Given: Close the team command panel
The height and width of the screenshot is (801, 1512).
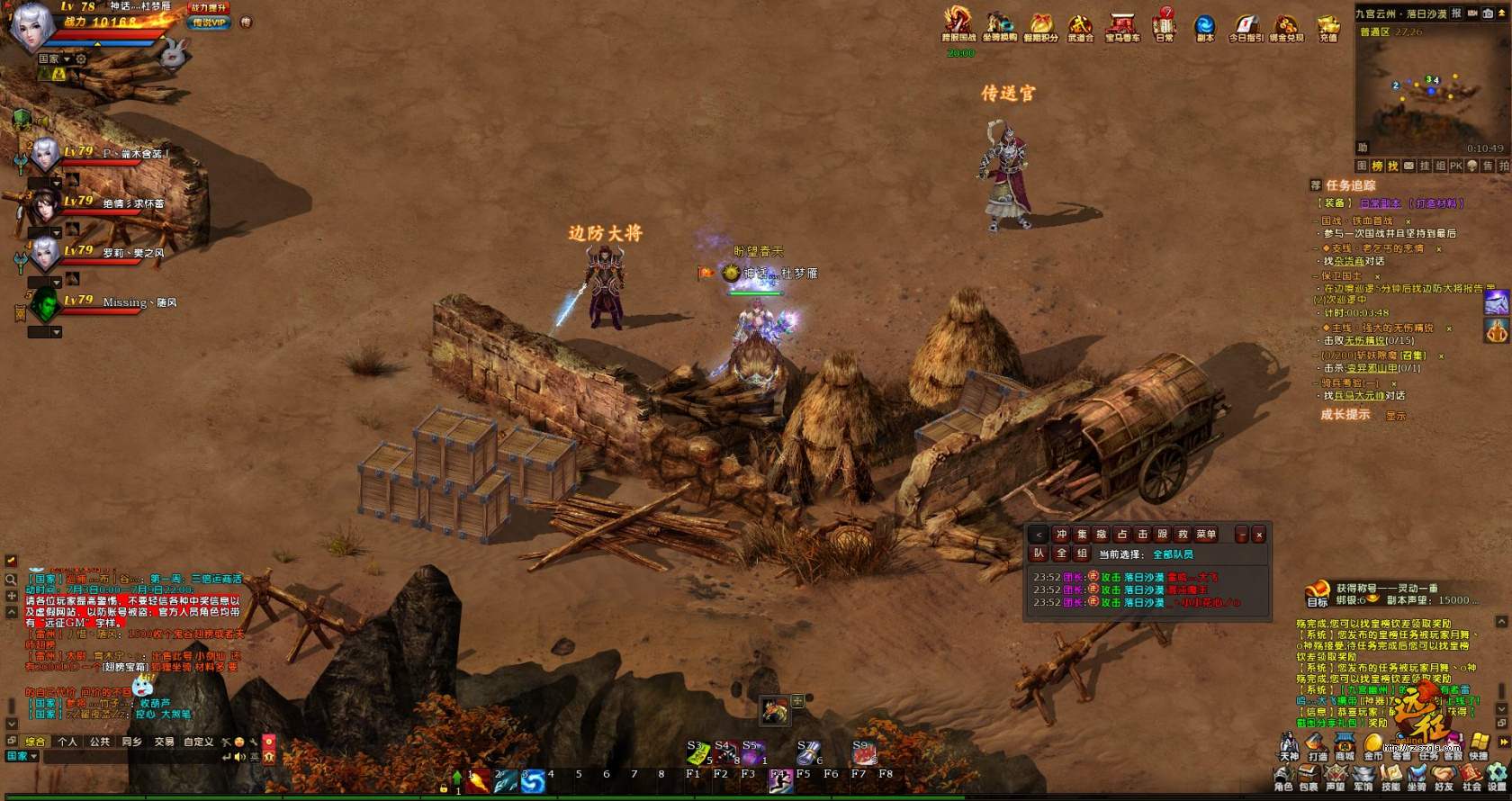Looking at the screenshot, I should tap(1259, 535).
